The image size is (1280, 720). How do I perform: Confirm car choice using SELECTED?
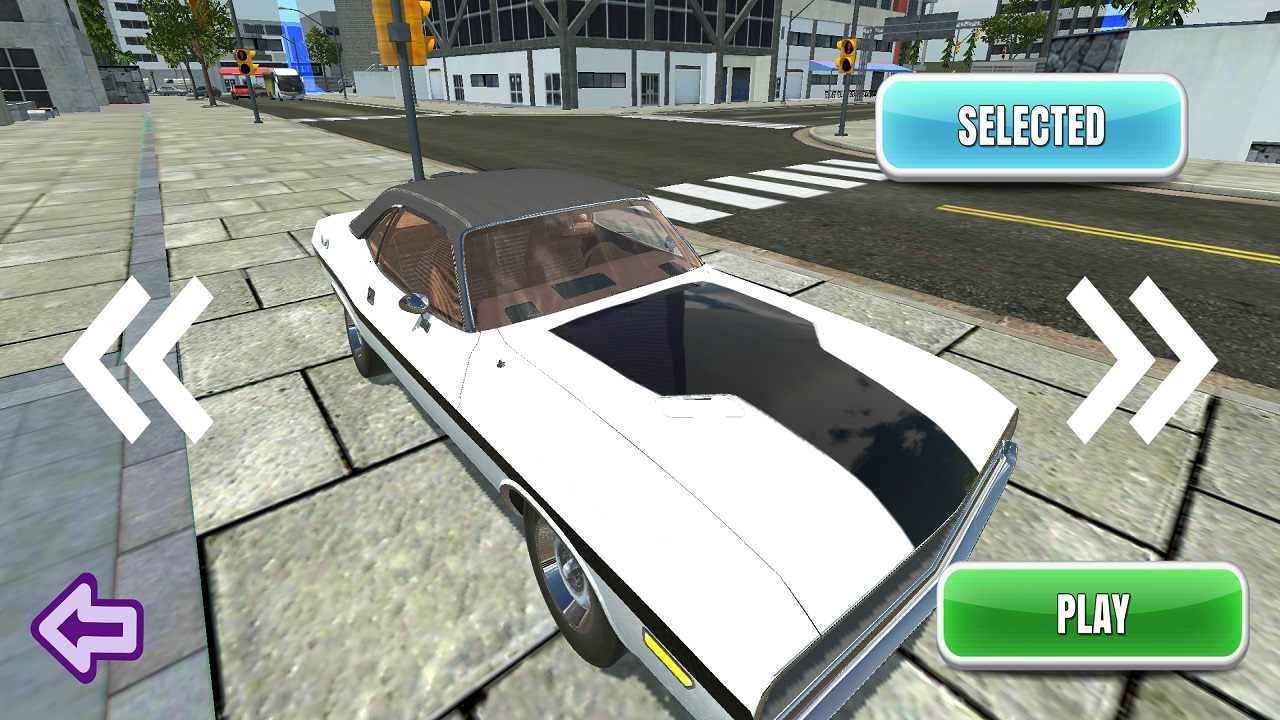[x=1032, y=126]
